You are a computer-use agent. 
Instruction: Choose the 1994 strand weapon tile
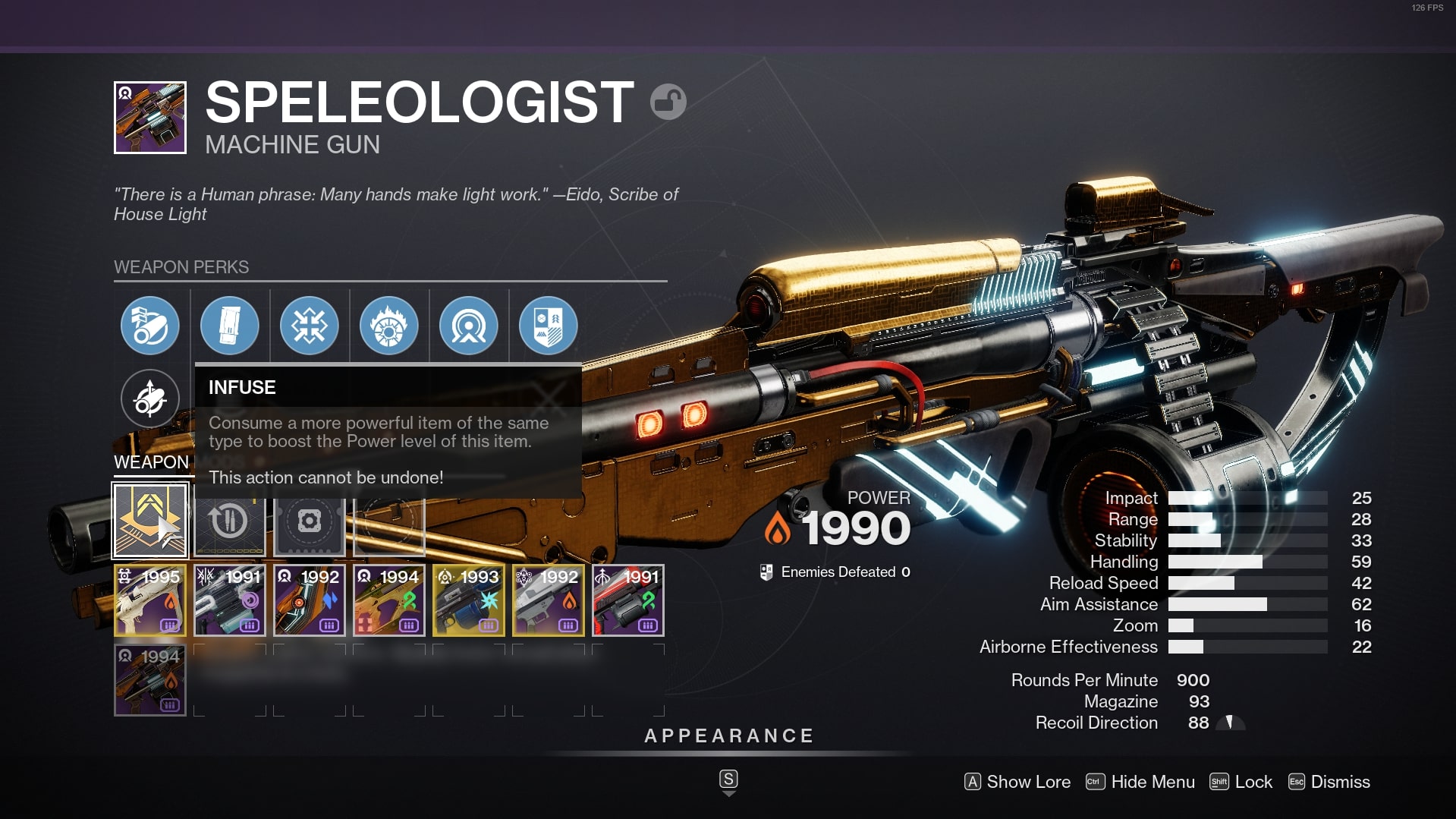click(388, 600)
